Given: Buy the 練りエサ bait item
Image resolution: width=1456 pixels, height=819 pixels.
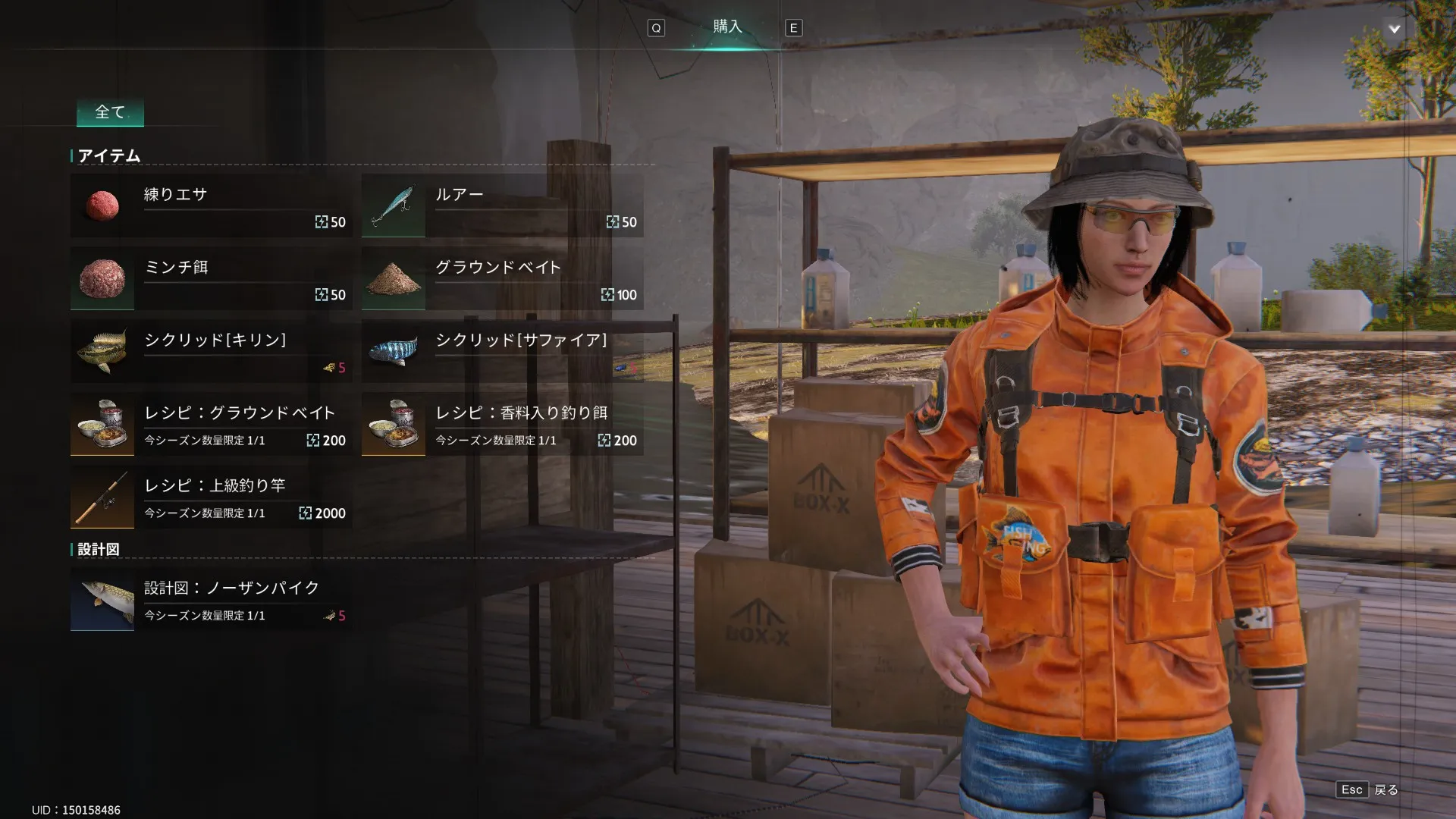Looking at the screenshot, I should [211, 206].
